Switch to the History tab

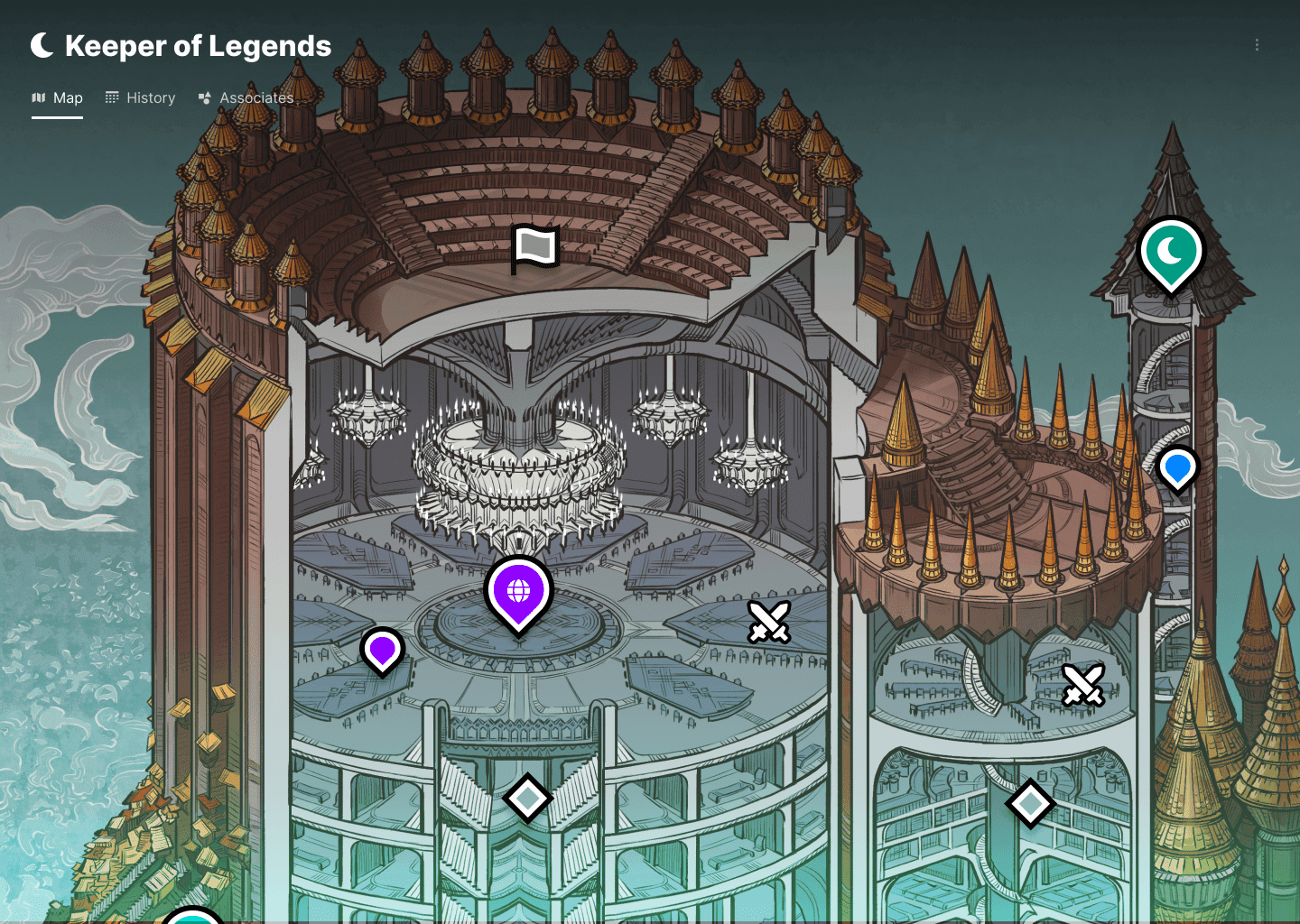(x=150, y=97)
